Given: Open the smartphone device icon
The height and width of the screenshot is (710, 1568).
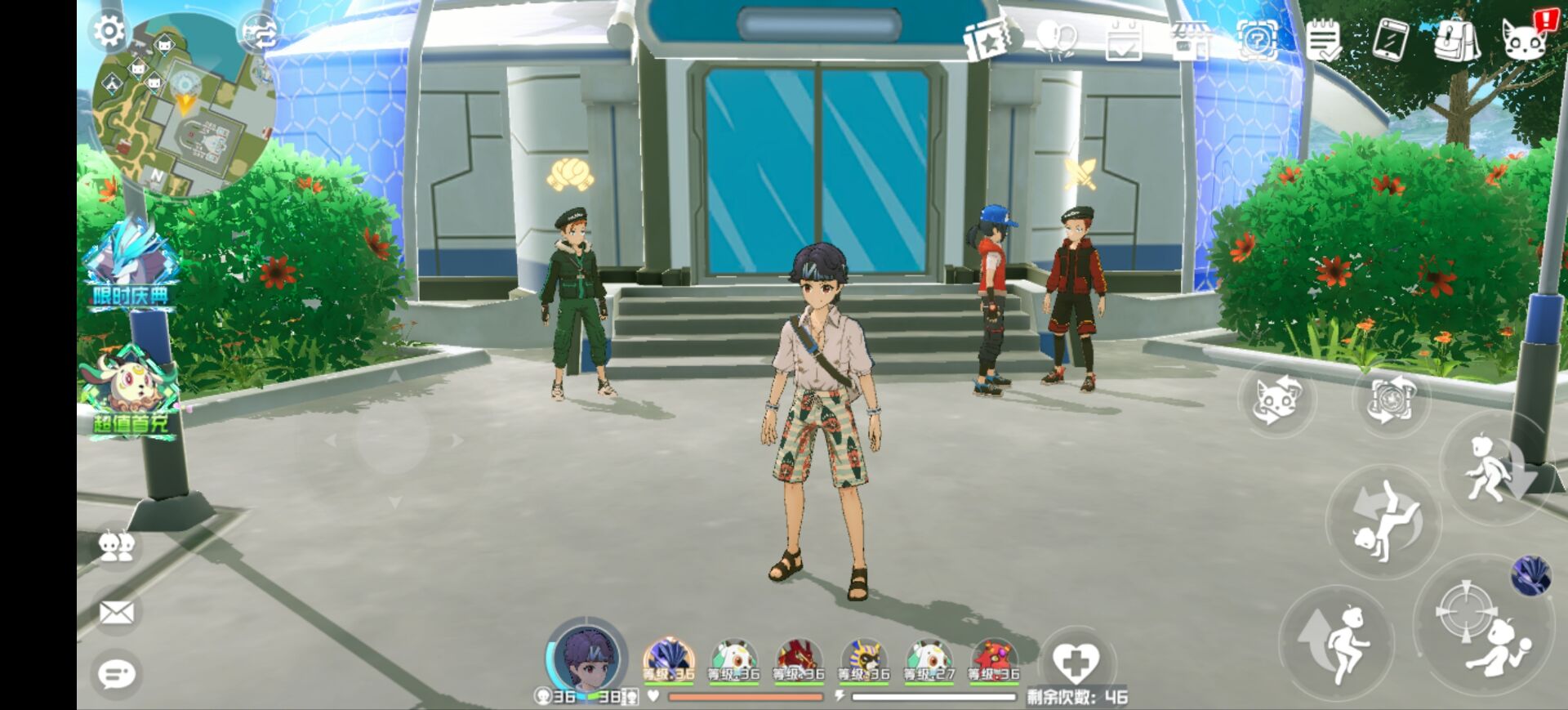Looking at the screenshot, I should point(1389,38).
